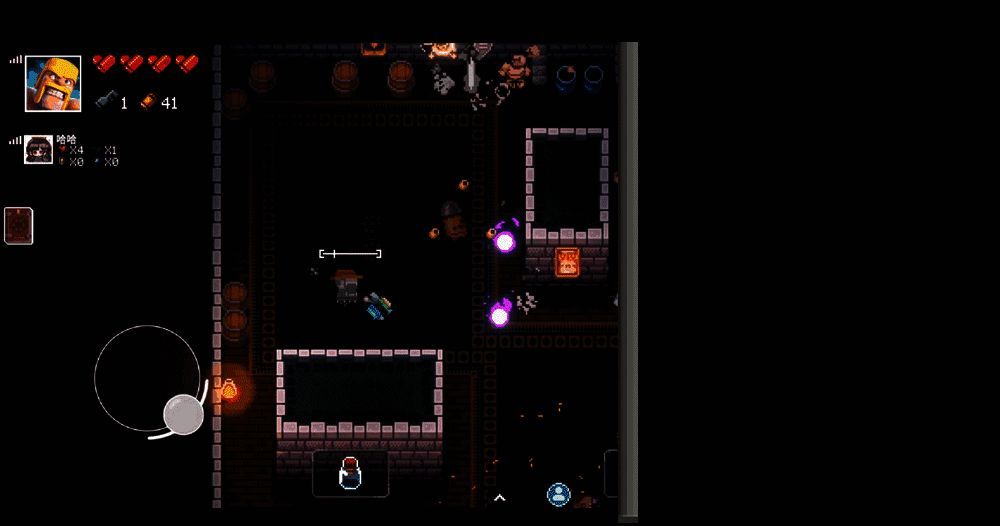Select the teammate 哈哈 portrait
This screenshot has height=526, width=1000.
(x=39, y=149)
